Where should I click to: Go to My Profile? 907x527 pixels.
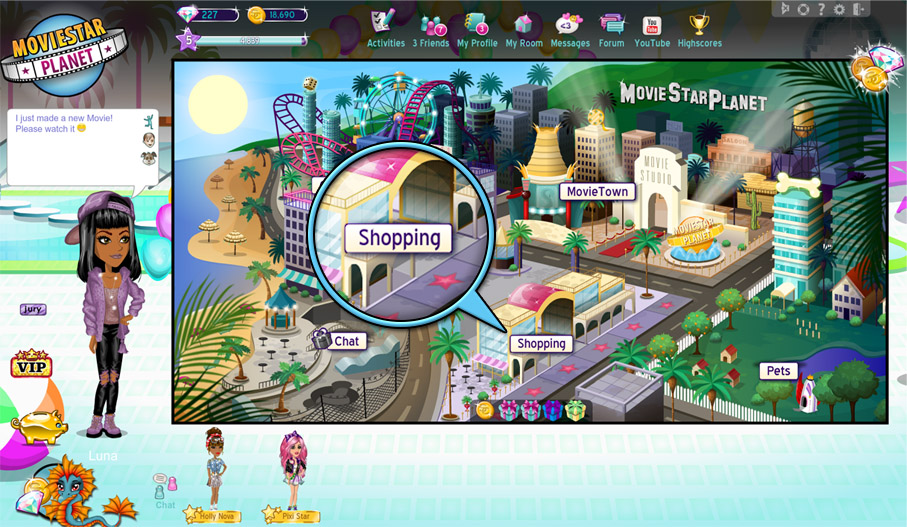coord(477,28)
